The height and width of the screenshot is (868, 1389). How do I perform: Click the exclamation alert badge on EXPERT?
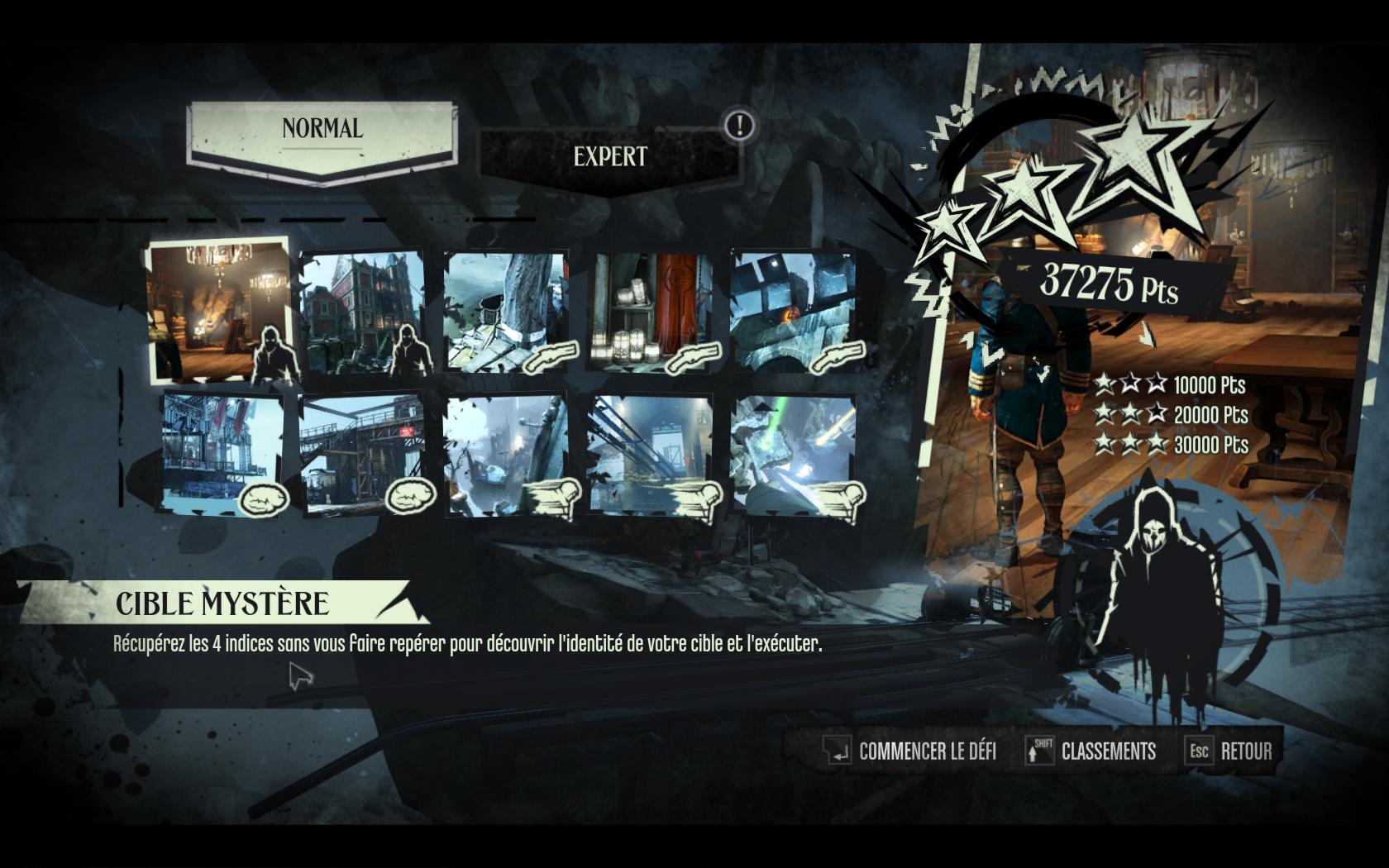point(739,126)
